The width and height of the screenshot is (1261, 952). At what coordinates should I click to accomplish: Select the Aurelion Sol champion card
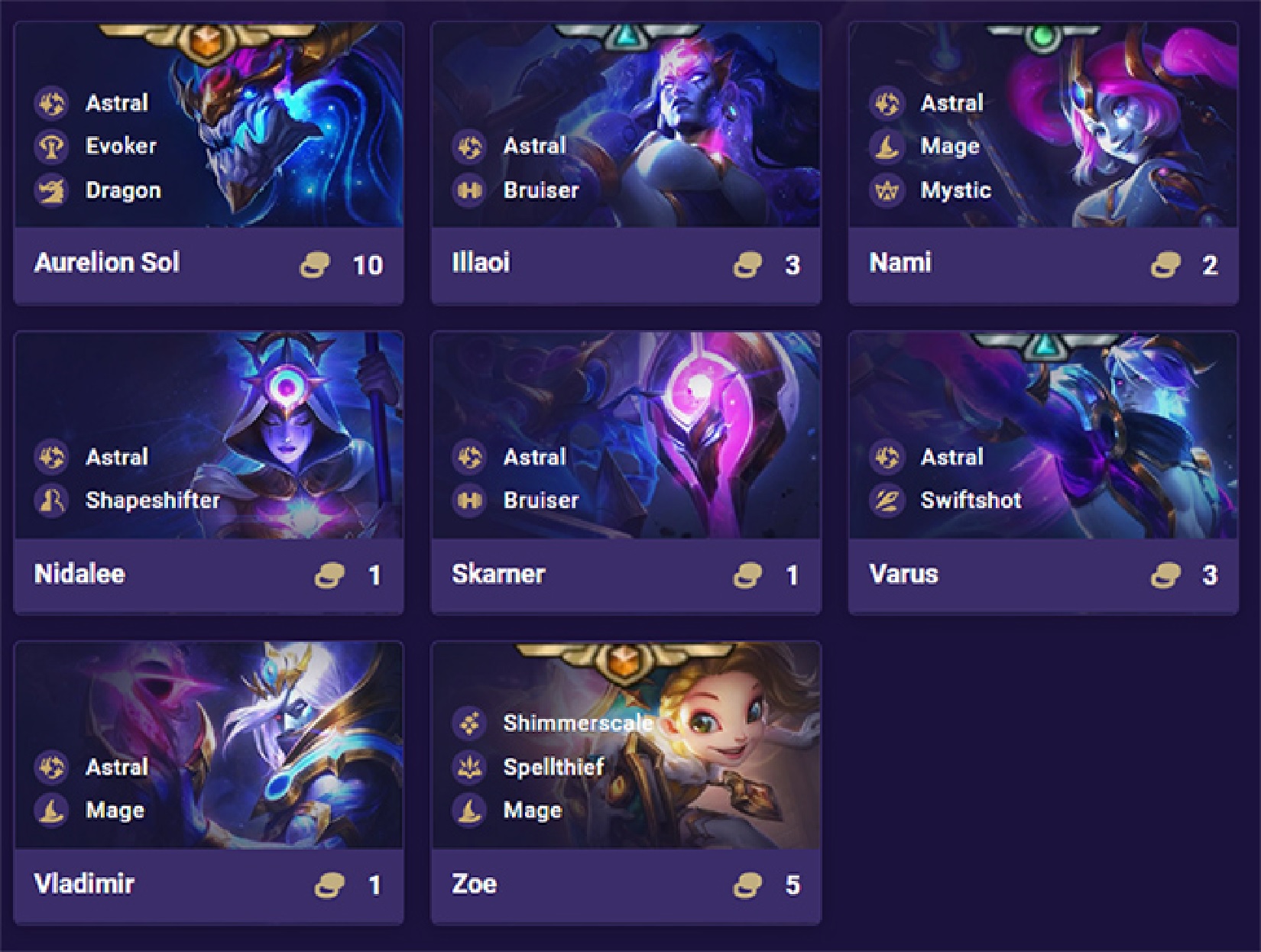pos(208,162)
